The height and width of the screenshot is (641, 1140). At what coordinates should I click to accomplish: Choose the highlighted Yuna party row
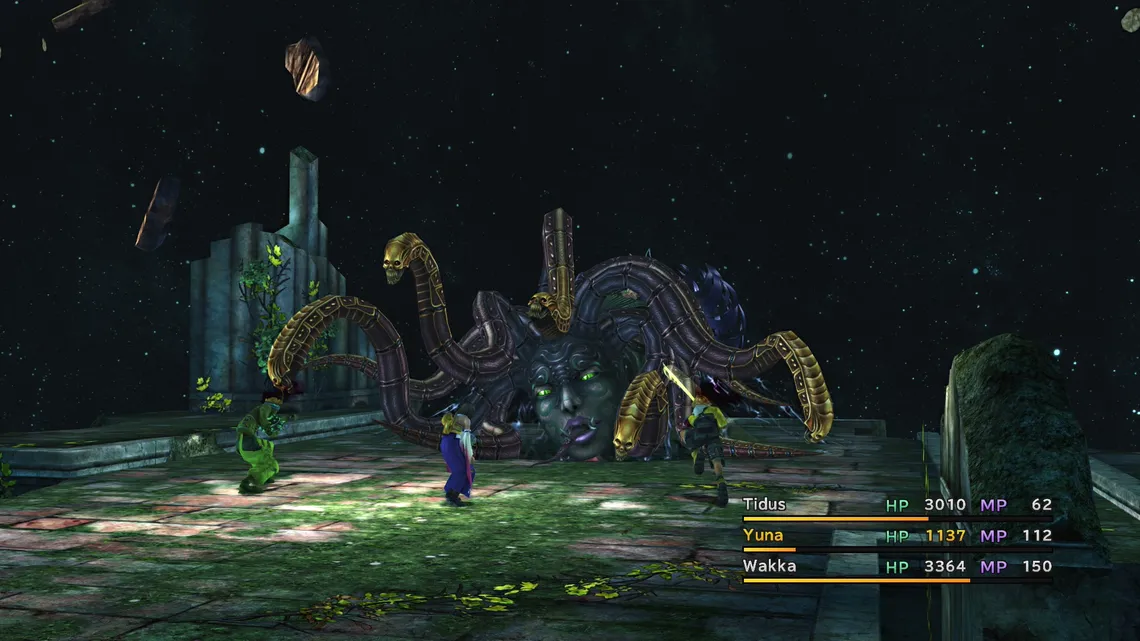[763, 536]
